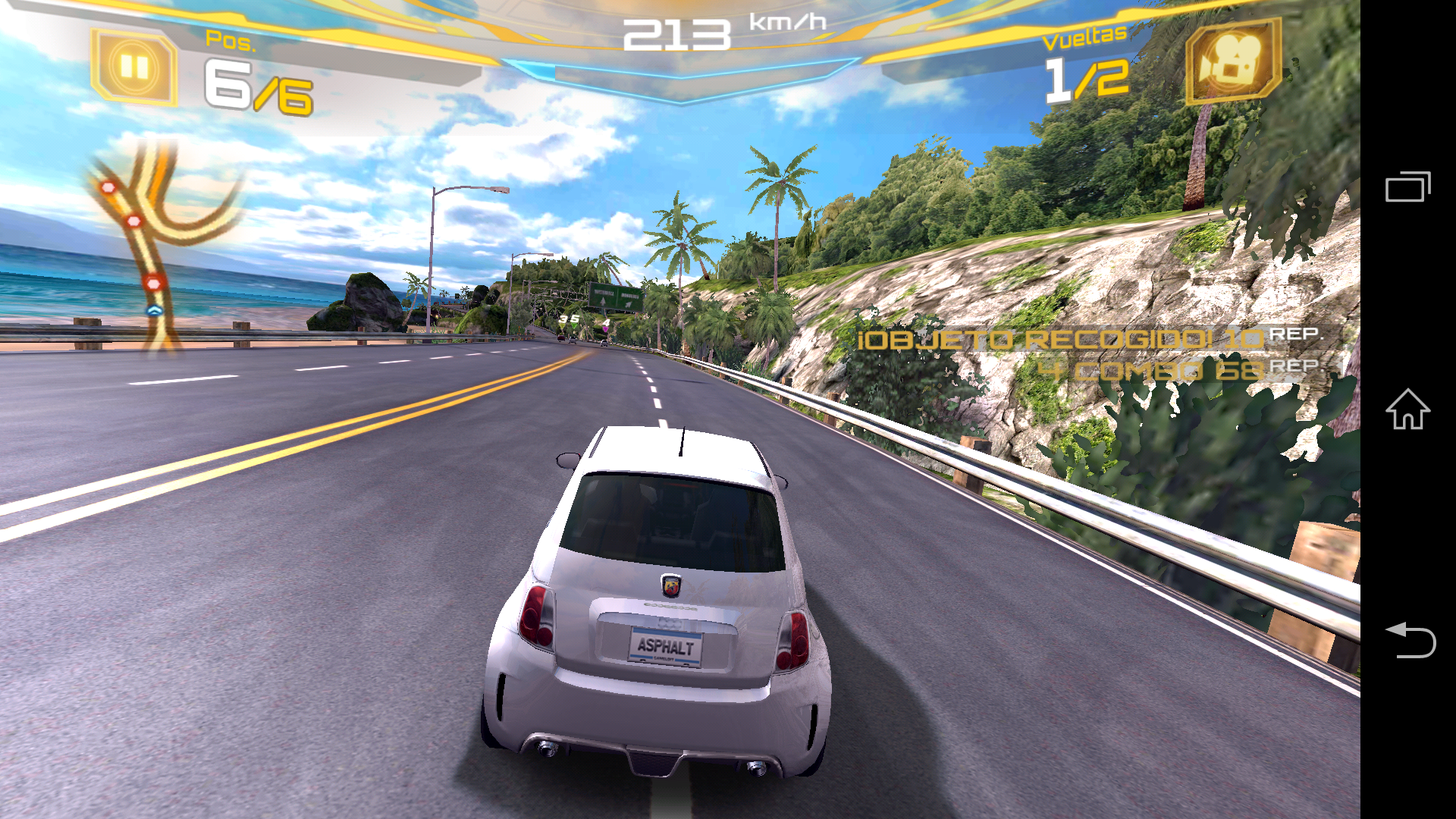Tap the Android back button
Image resolution: width=1456 pixels, height=819 pixels.
pos(1409,639)
